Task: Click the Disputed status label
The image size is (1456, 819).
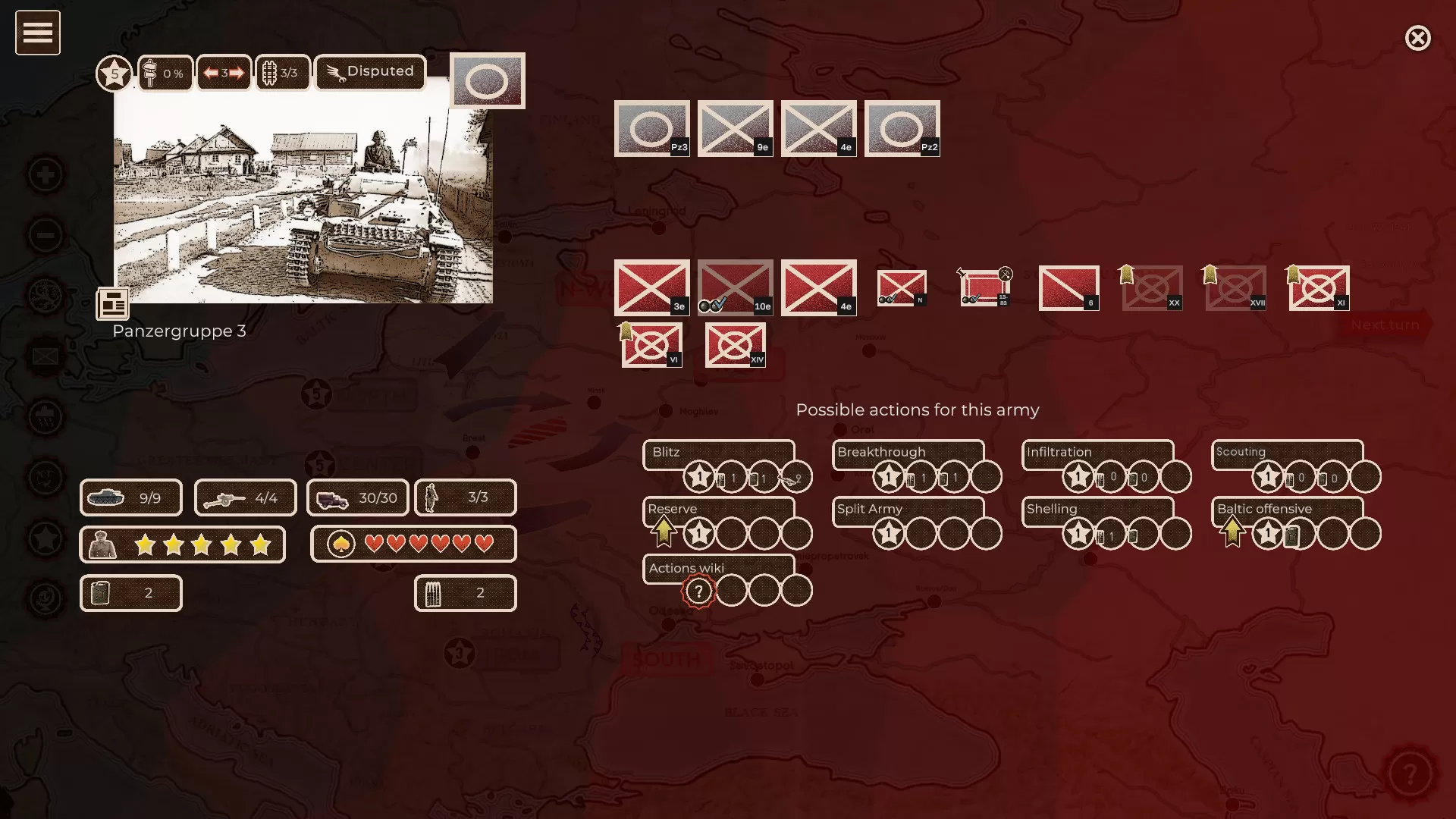Action: [x=370, y=72]
